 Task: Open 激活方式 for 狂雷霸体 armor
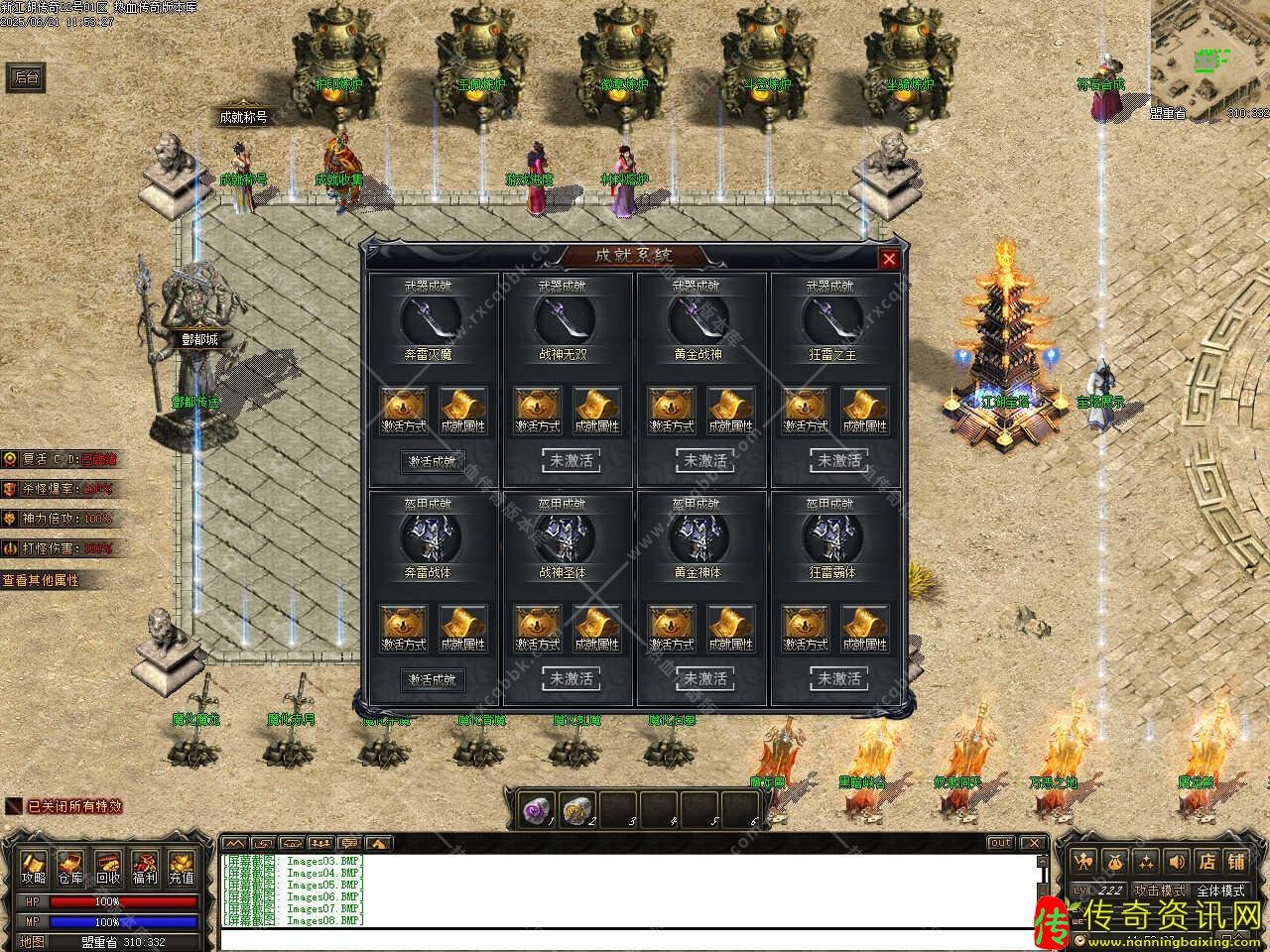806,630
